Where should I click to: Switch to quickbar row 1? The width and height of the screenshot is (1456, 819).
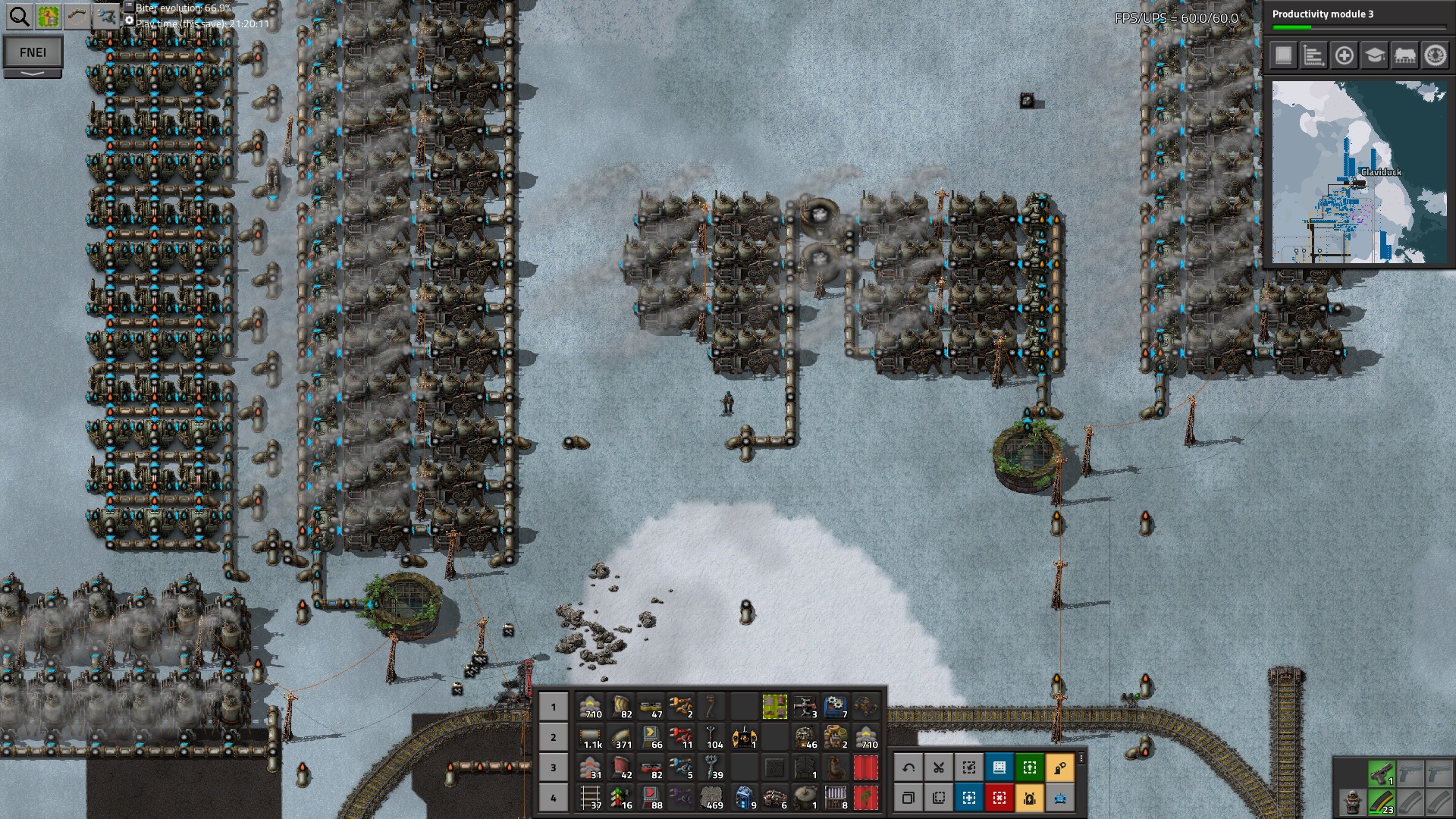click(554, 707)
